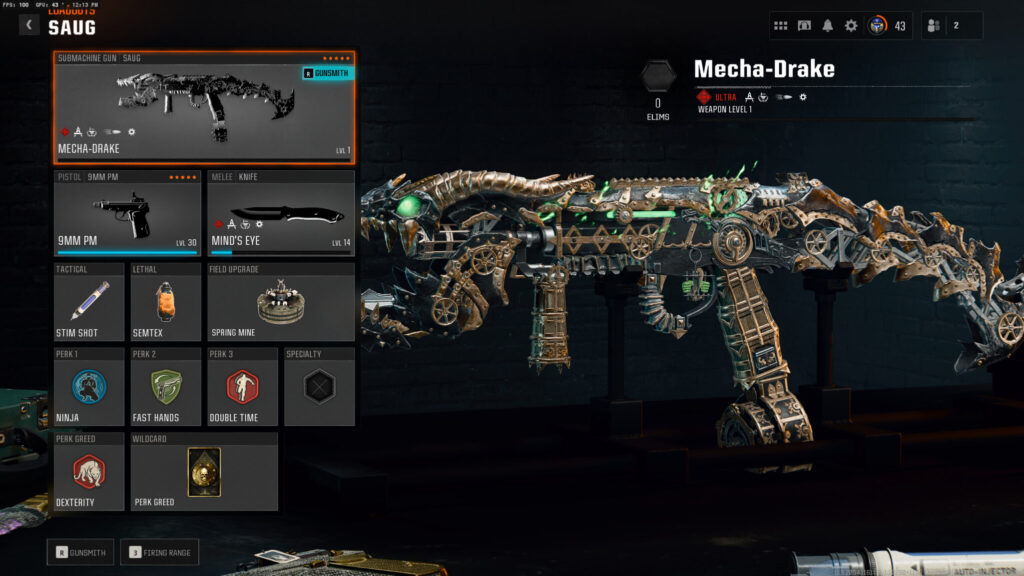Image resolution: width=1024 pixels, height=576 pixels.
Task: Open the grid menu icon
Action: [x=782, y=26]
